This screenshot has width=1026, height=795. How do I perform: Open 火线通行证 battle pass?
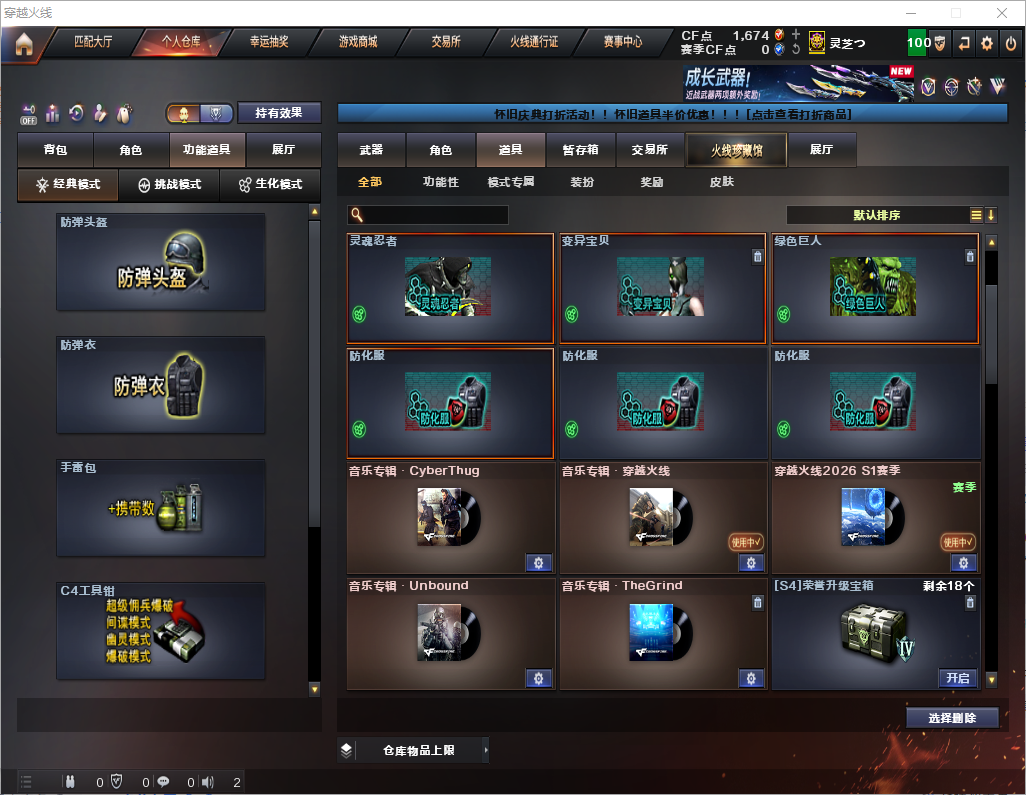534,42
